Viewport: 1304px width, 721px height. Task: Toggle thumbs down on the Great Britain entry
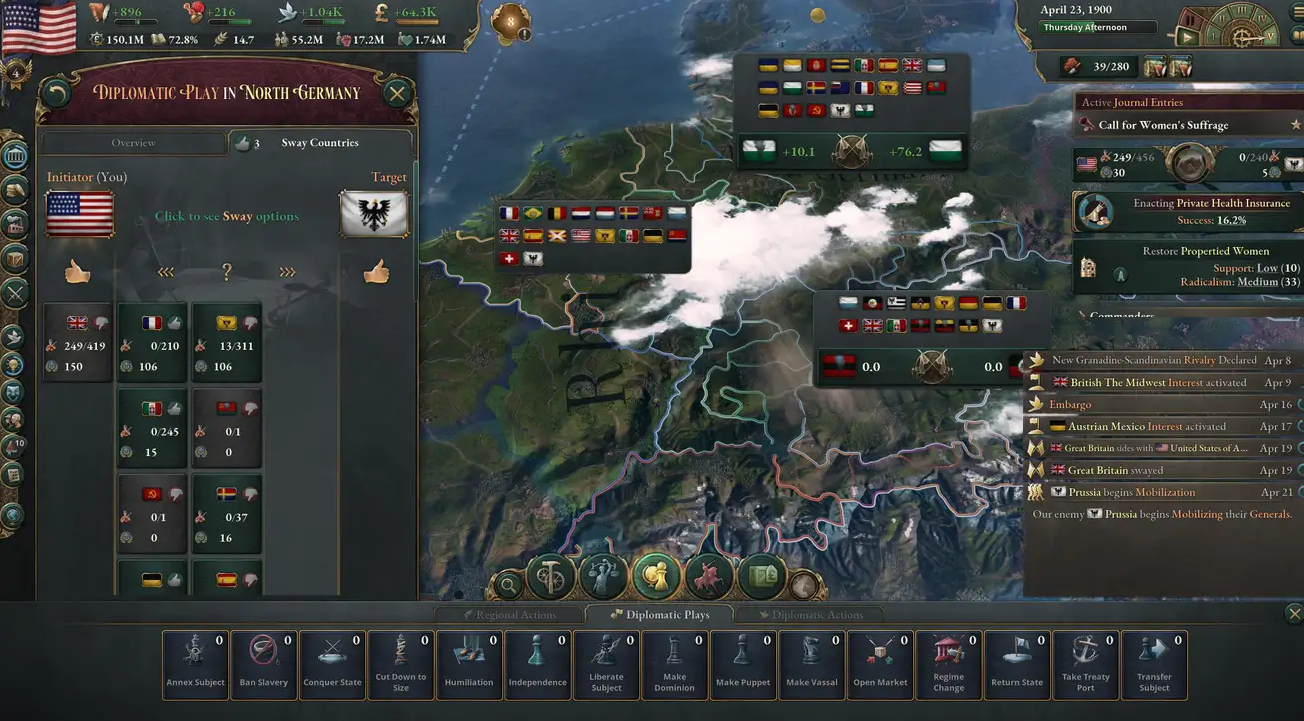click(x=101, y=322)
